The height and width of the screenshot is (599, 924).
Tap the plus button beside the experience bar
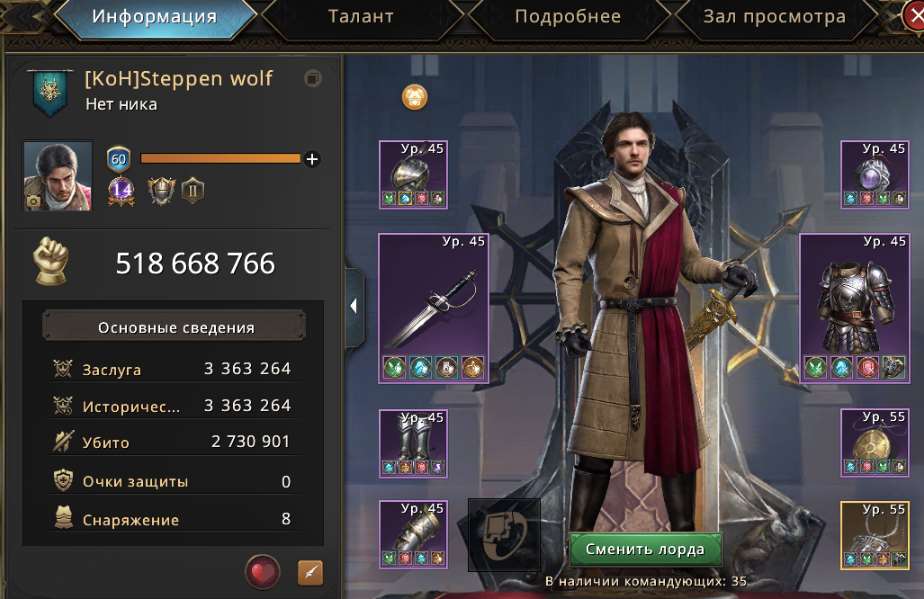tap(312, 159)
